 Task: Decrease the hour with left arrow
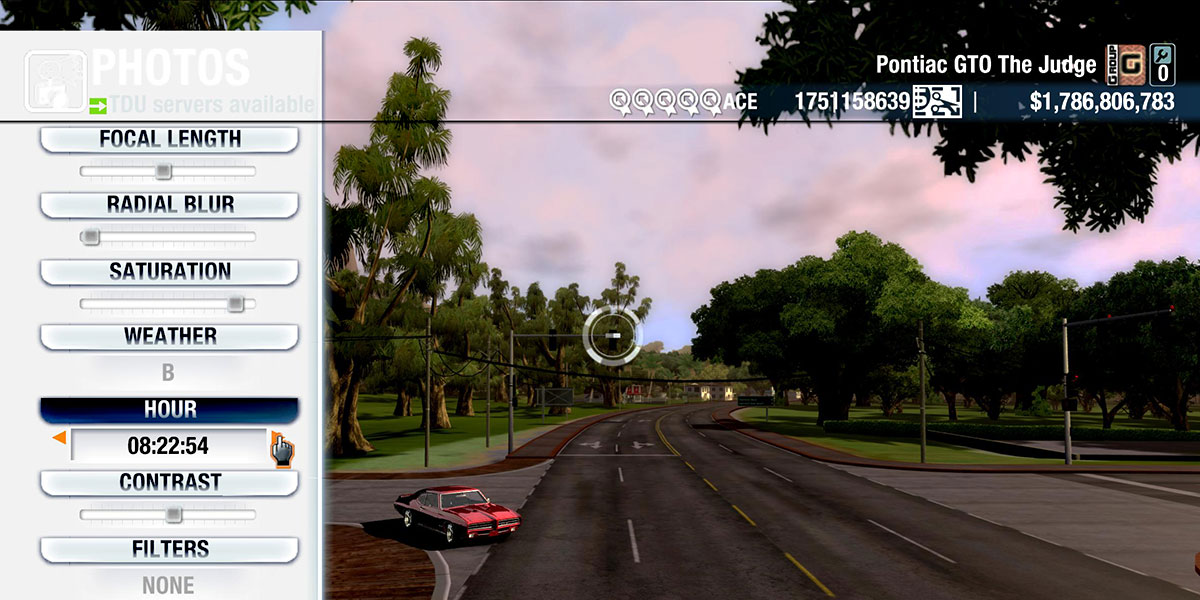click(x=60, y=438)
